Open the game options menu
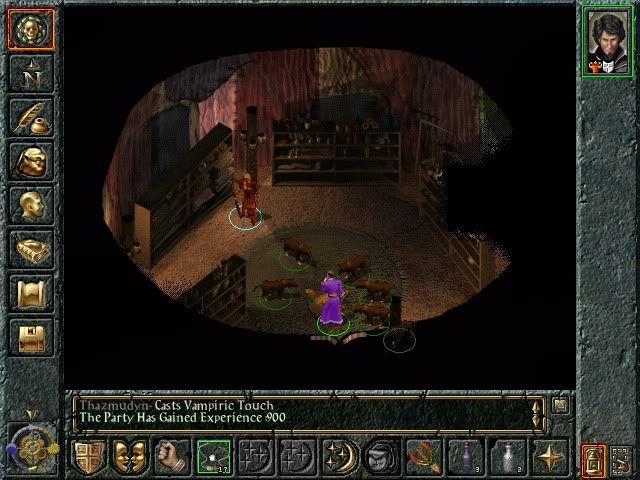 pos(30,337)
